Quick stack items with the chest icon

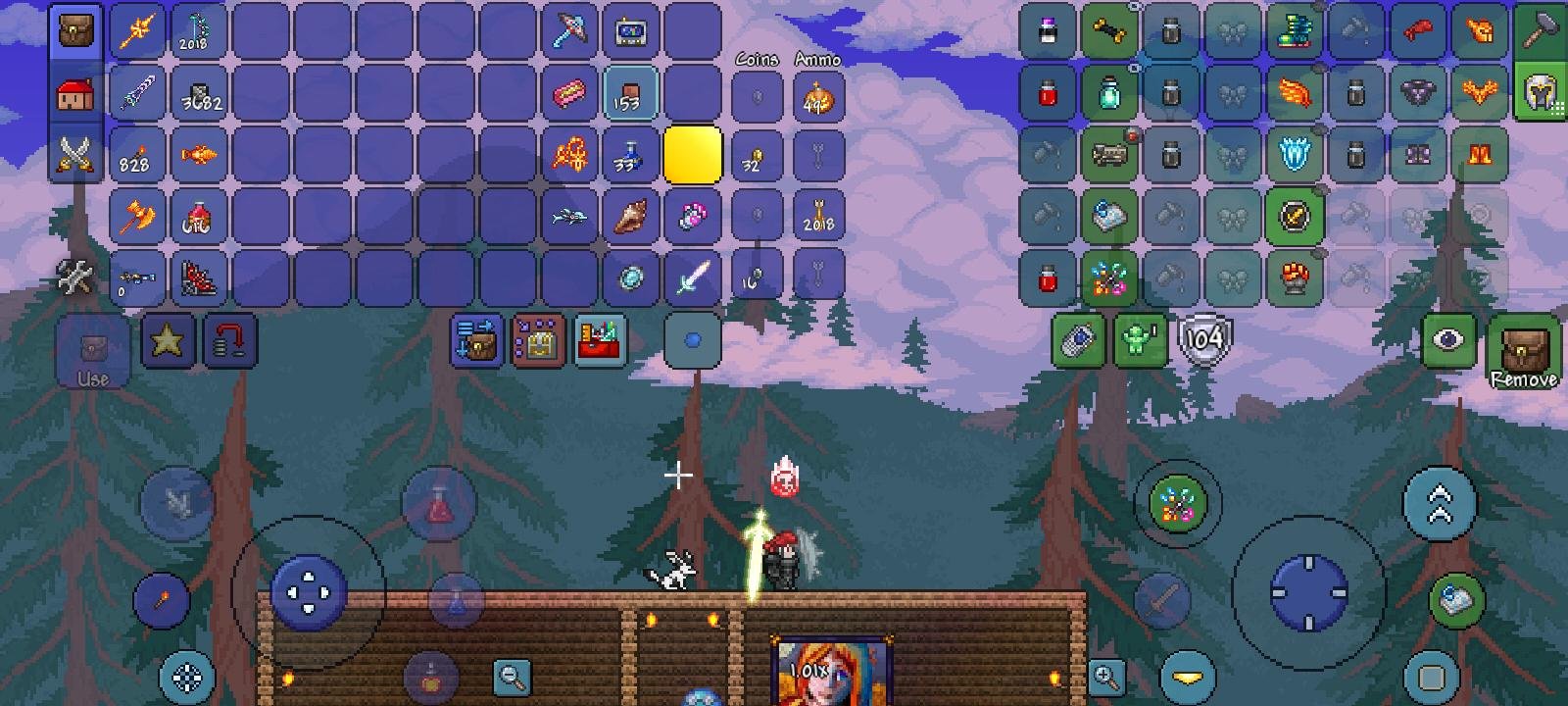[x=537, y=341]
